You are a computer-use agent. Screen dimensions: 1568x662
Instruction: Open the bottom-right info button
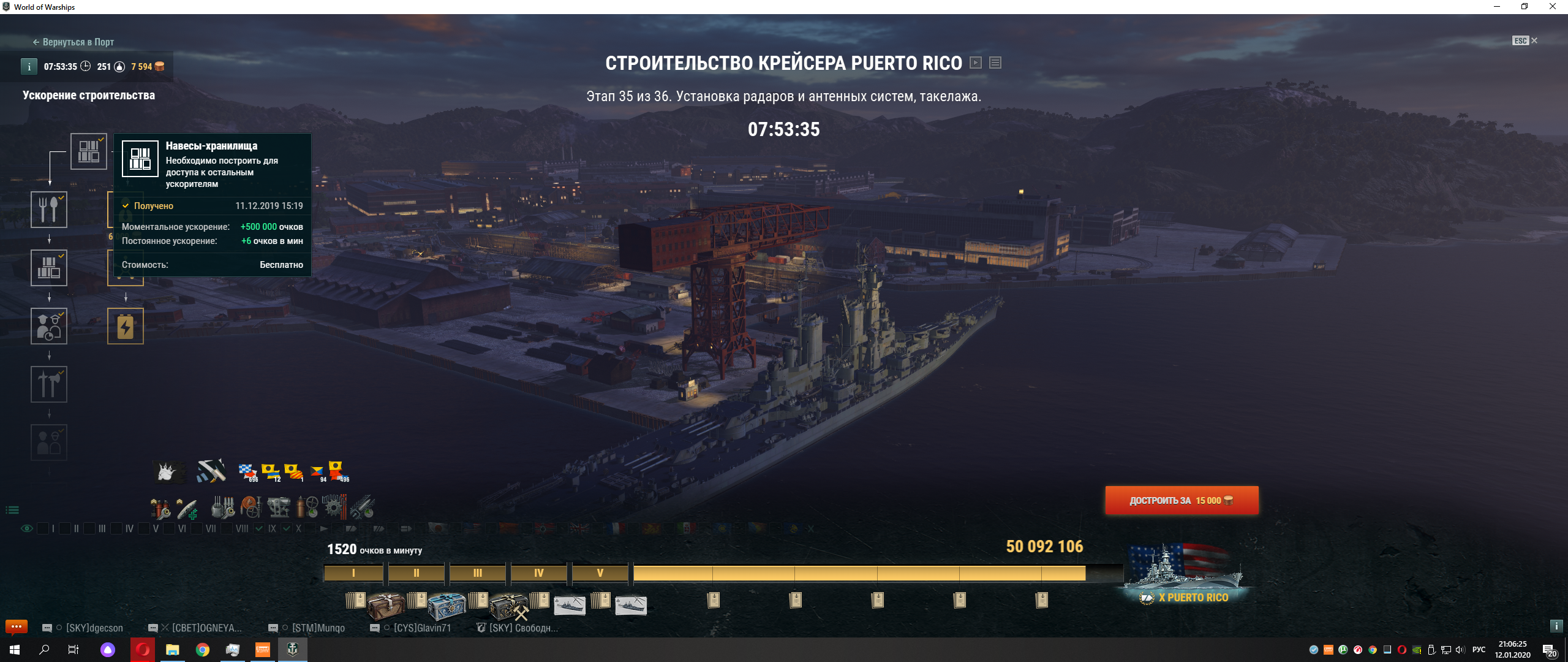[x=1556, y=626]
